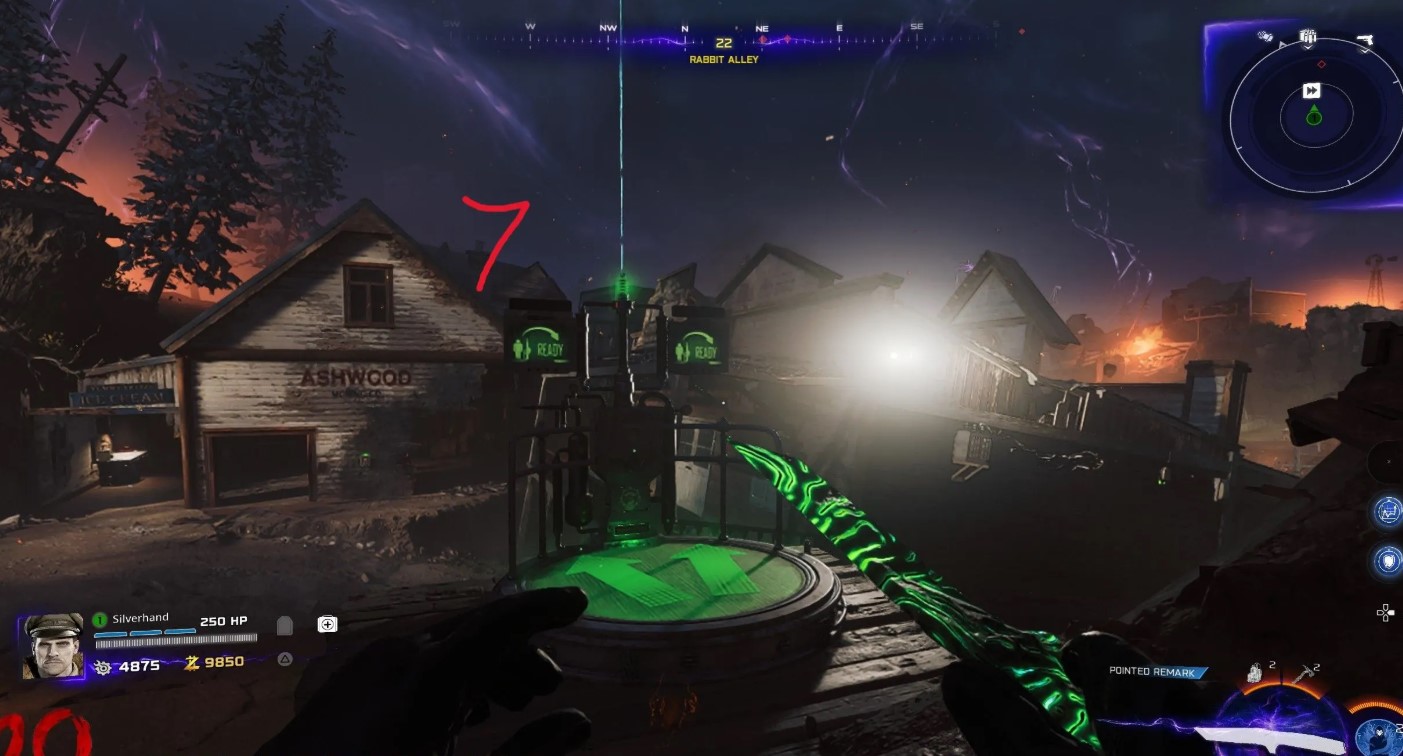
Task: Click the pistol marker on the minimap rim
Action: point(1364,39)
